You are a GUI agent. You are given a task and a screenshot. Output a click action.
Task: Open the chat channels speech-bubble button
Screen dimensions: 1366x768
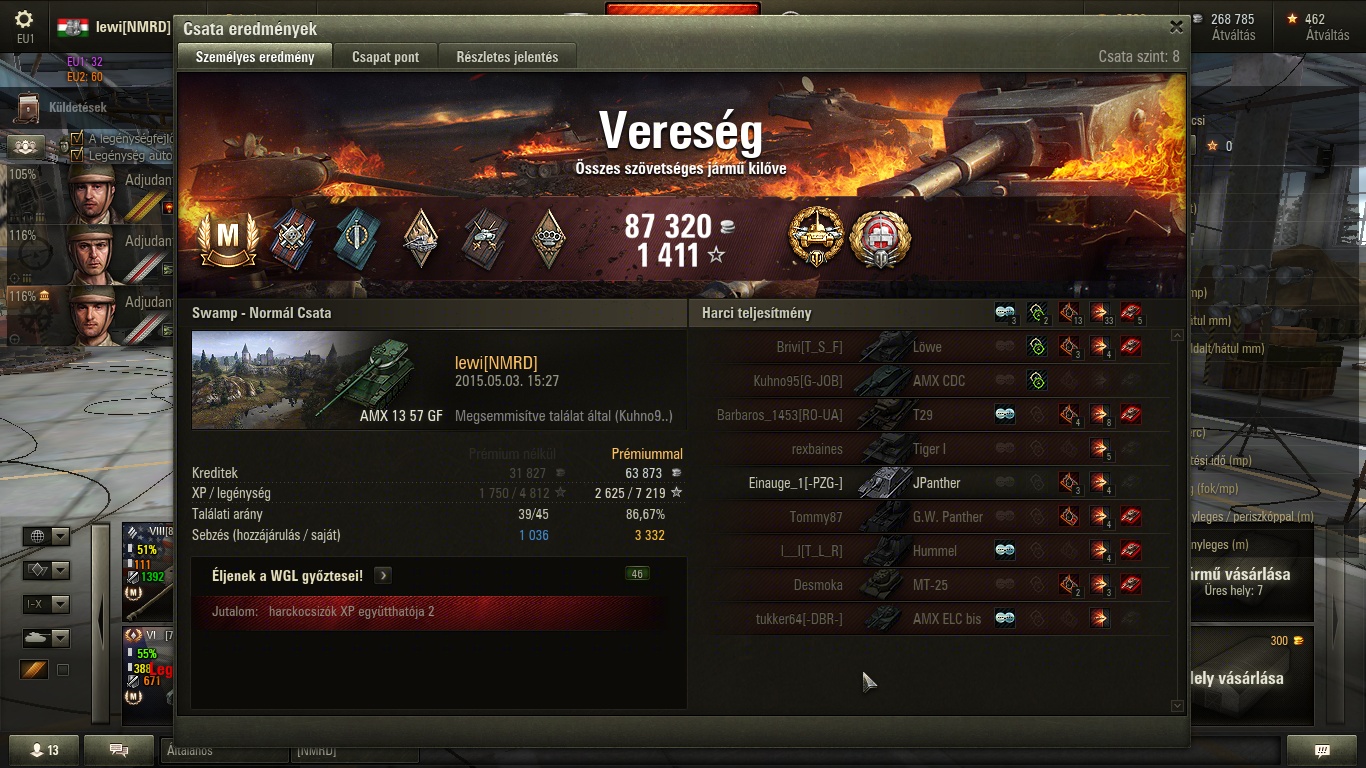pyautogui.click(x=118, y=750)
